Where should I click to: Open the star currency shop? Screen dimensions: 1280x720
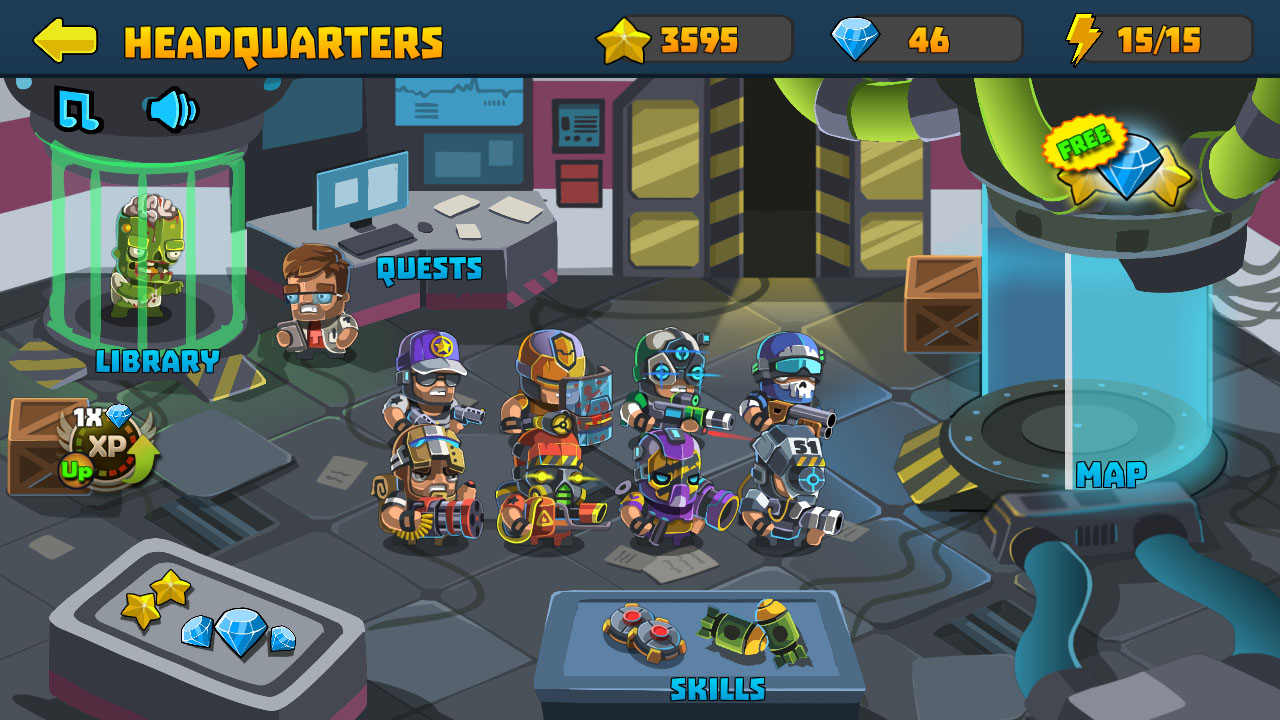(x=690, y=40)
